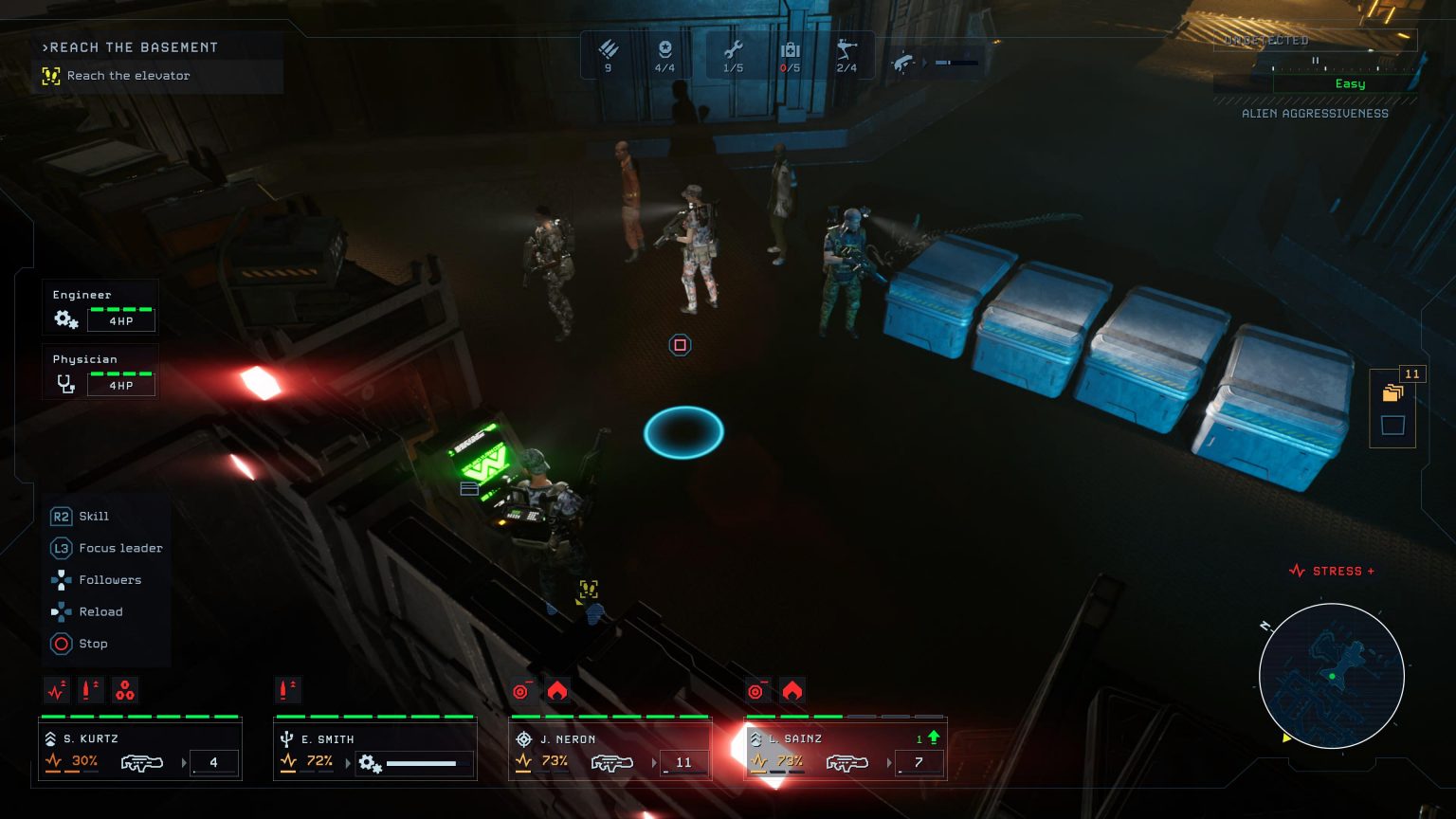The image size is (1456, 819).
Task: Open the Physician follower panel
Action: point(100,373)
